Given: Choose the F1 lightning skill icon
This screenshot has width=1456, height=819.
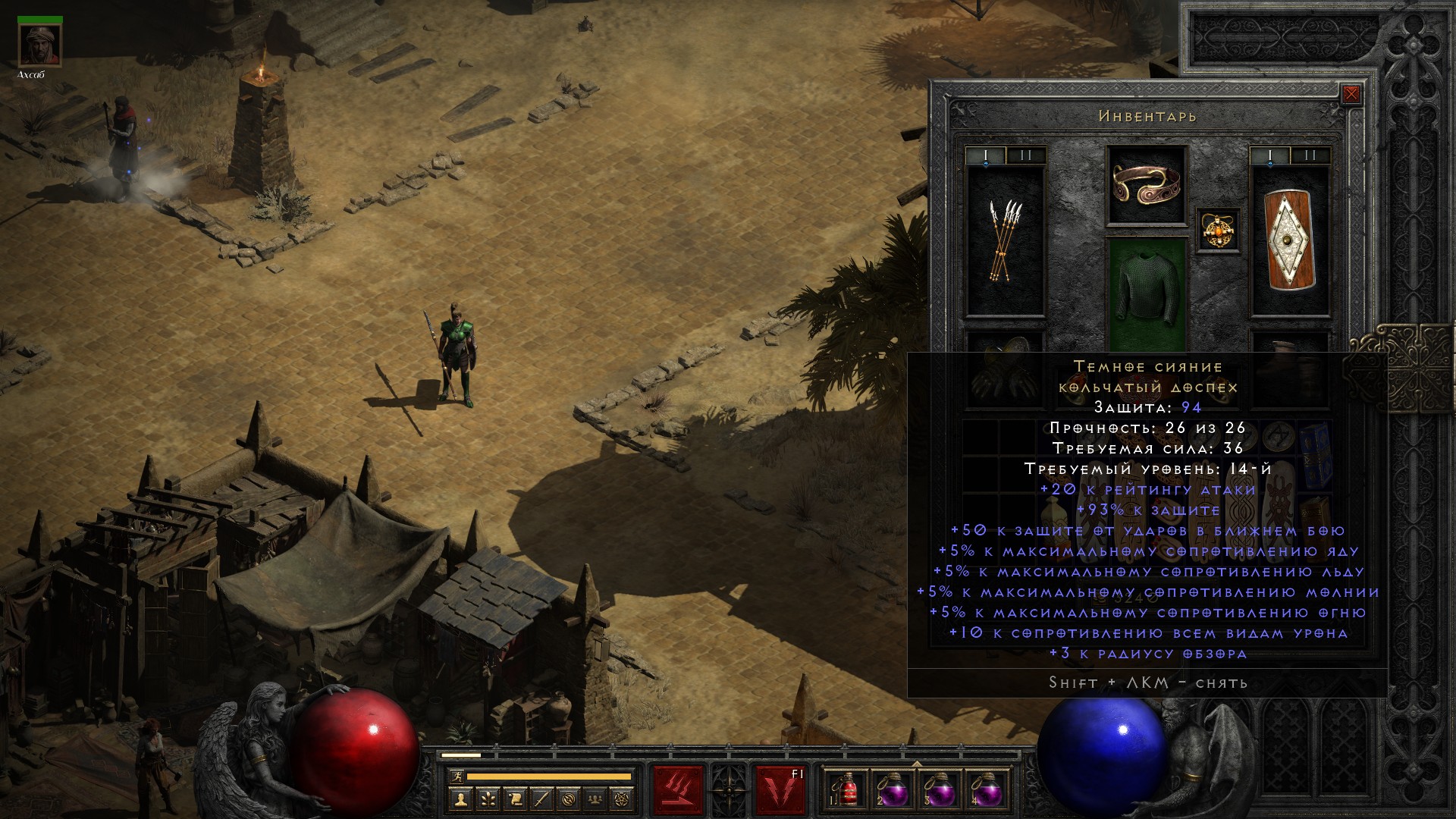Looking at the screenshot, I should pyautogui.click(x=780, y=790).
